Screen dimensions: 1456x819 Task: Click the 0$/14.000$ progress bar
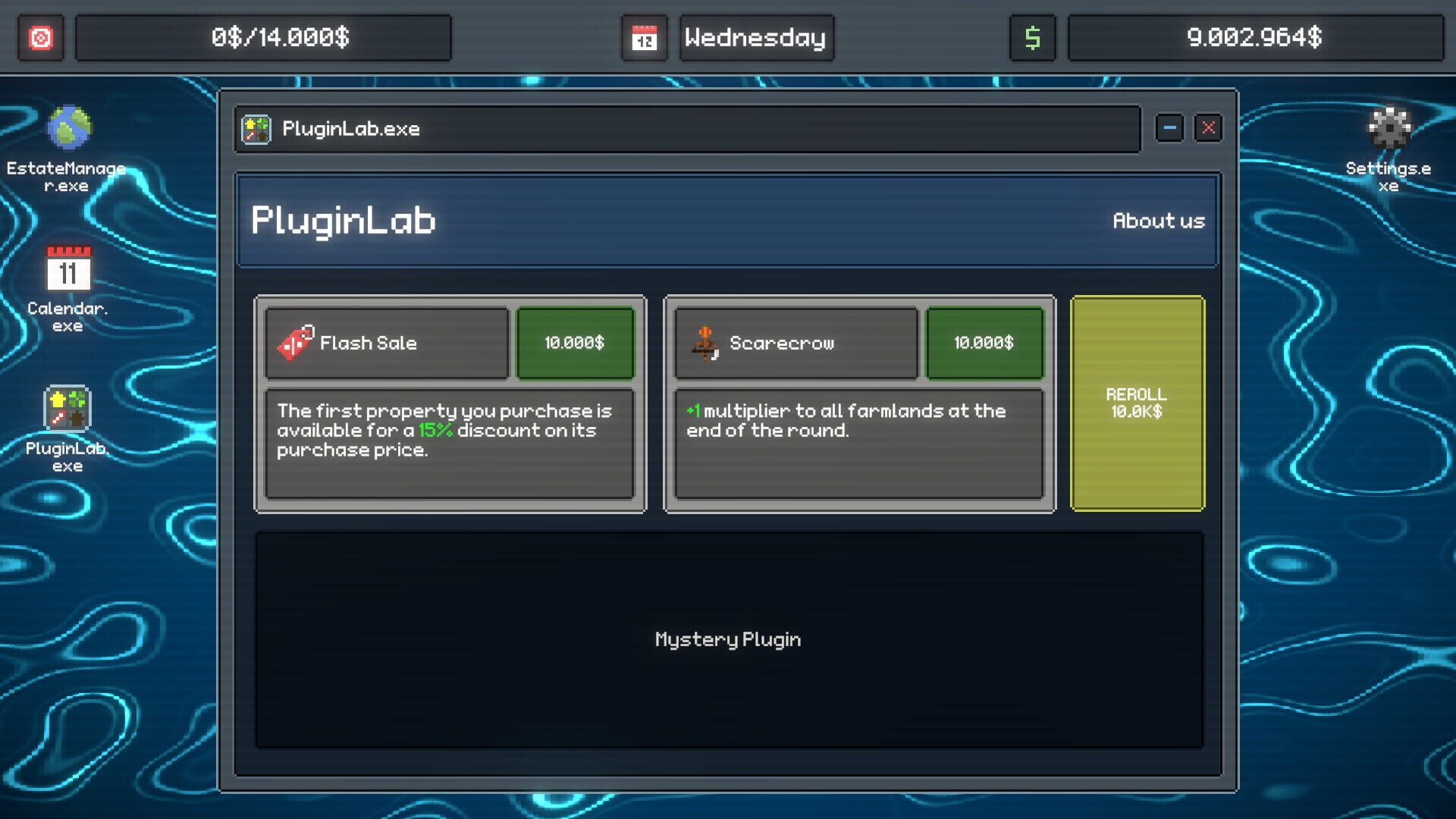[263, 37]
